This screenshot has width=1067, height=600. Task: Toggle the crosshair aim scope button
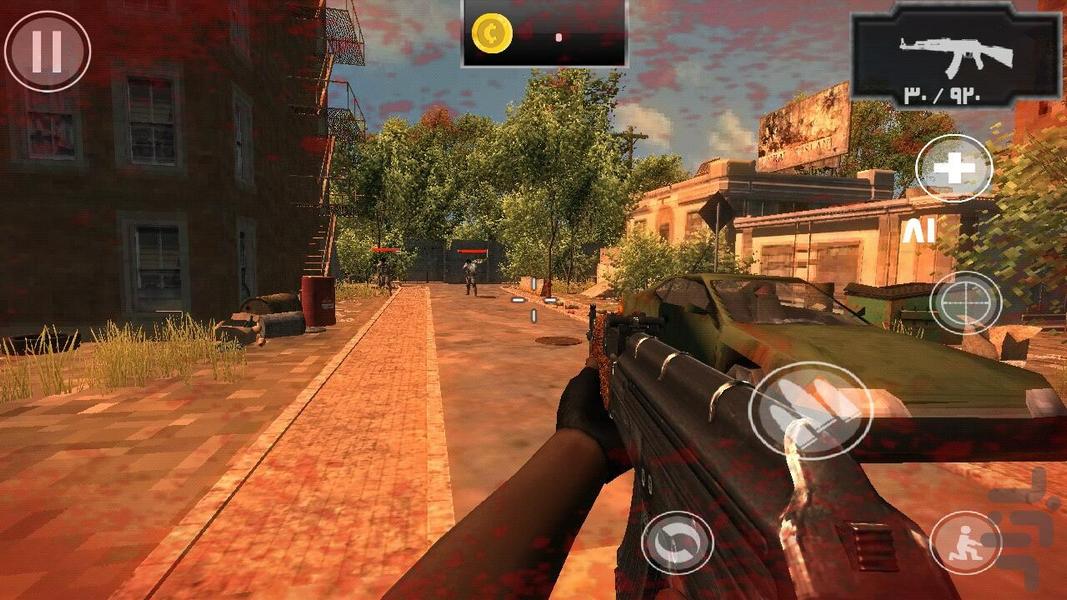click(x=965, y=302)
